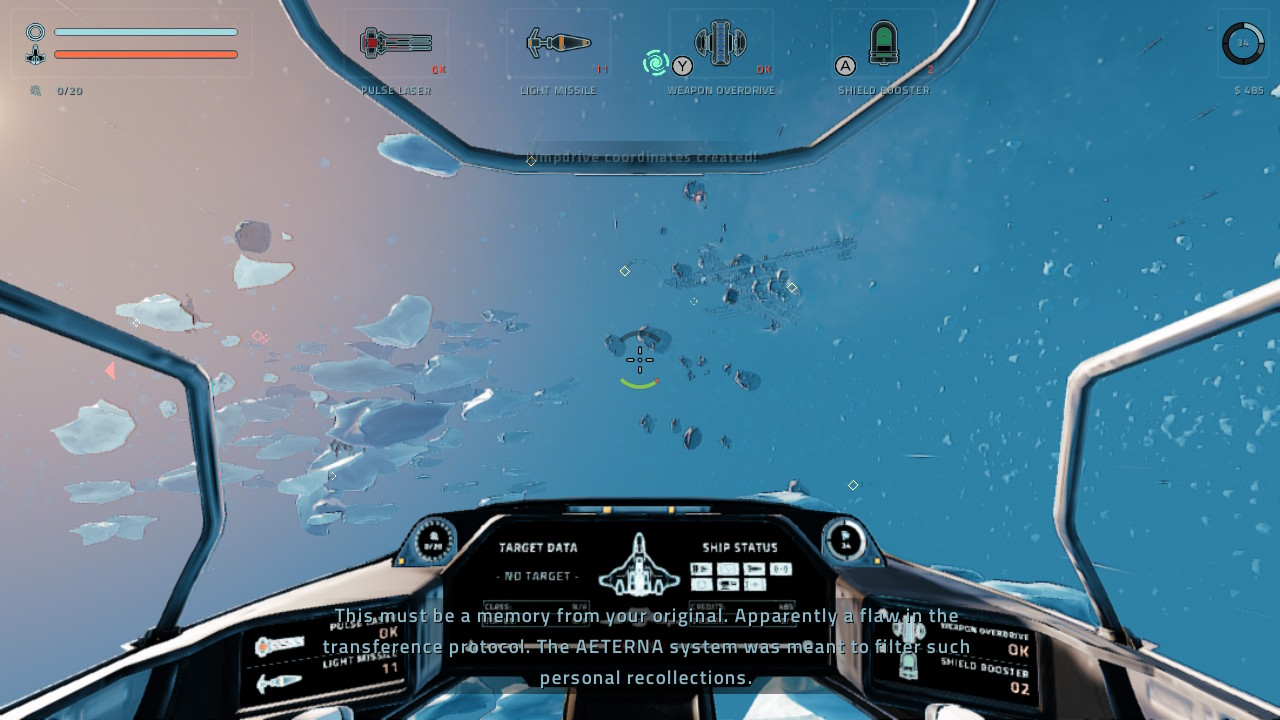
Task: Activate the Weapon Overdrive device icon
Action: click(721, 43)
